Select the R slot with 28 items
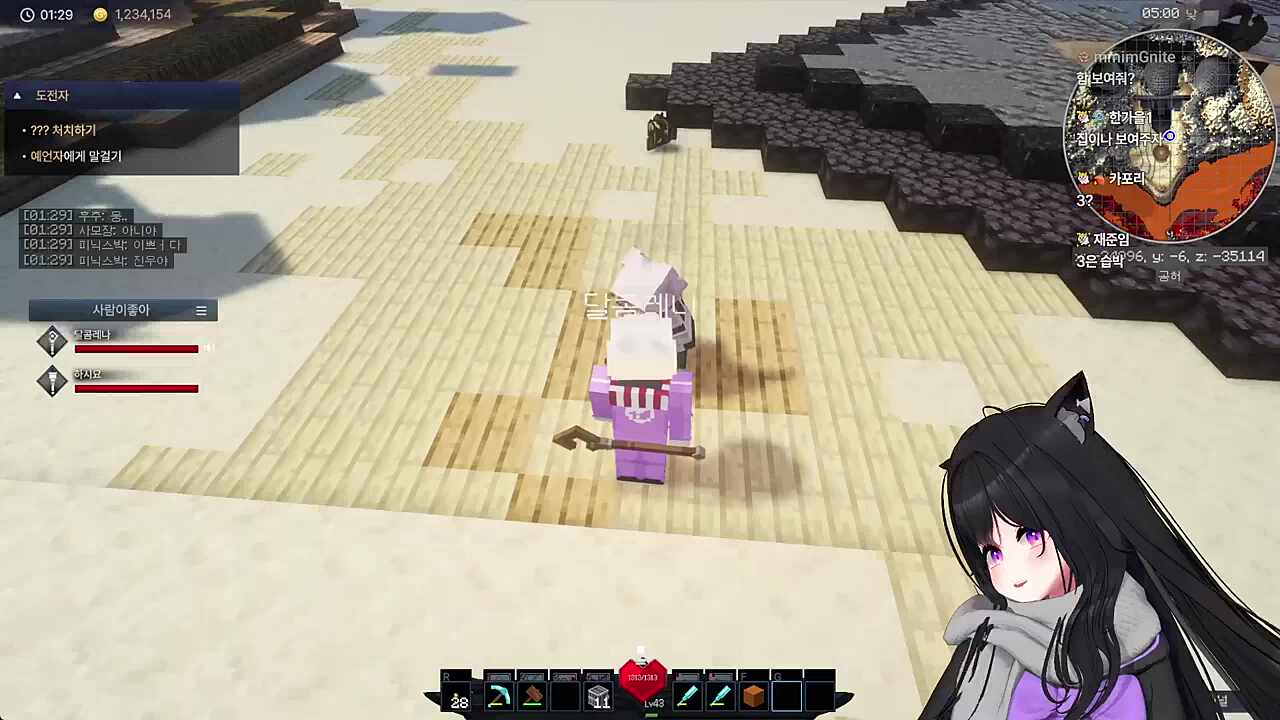The height and width of the screenshot is (720, 1280). coord(458,696)
